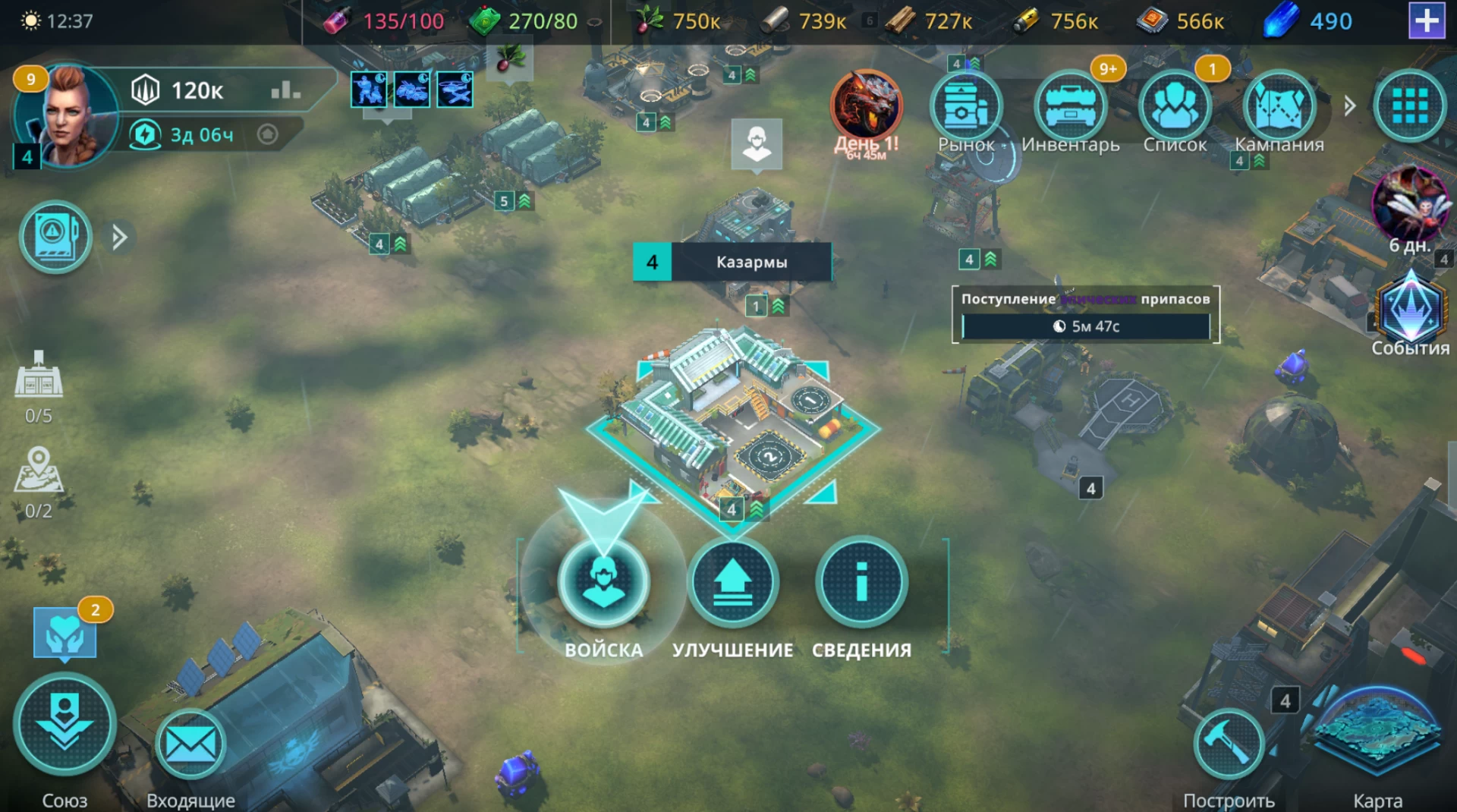Open the Список list
The height and width of the screenshot is (812, 1457).
point(1175,108)
